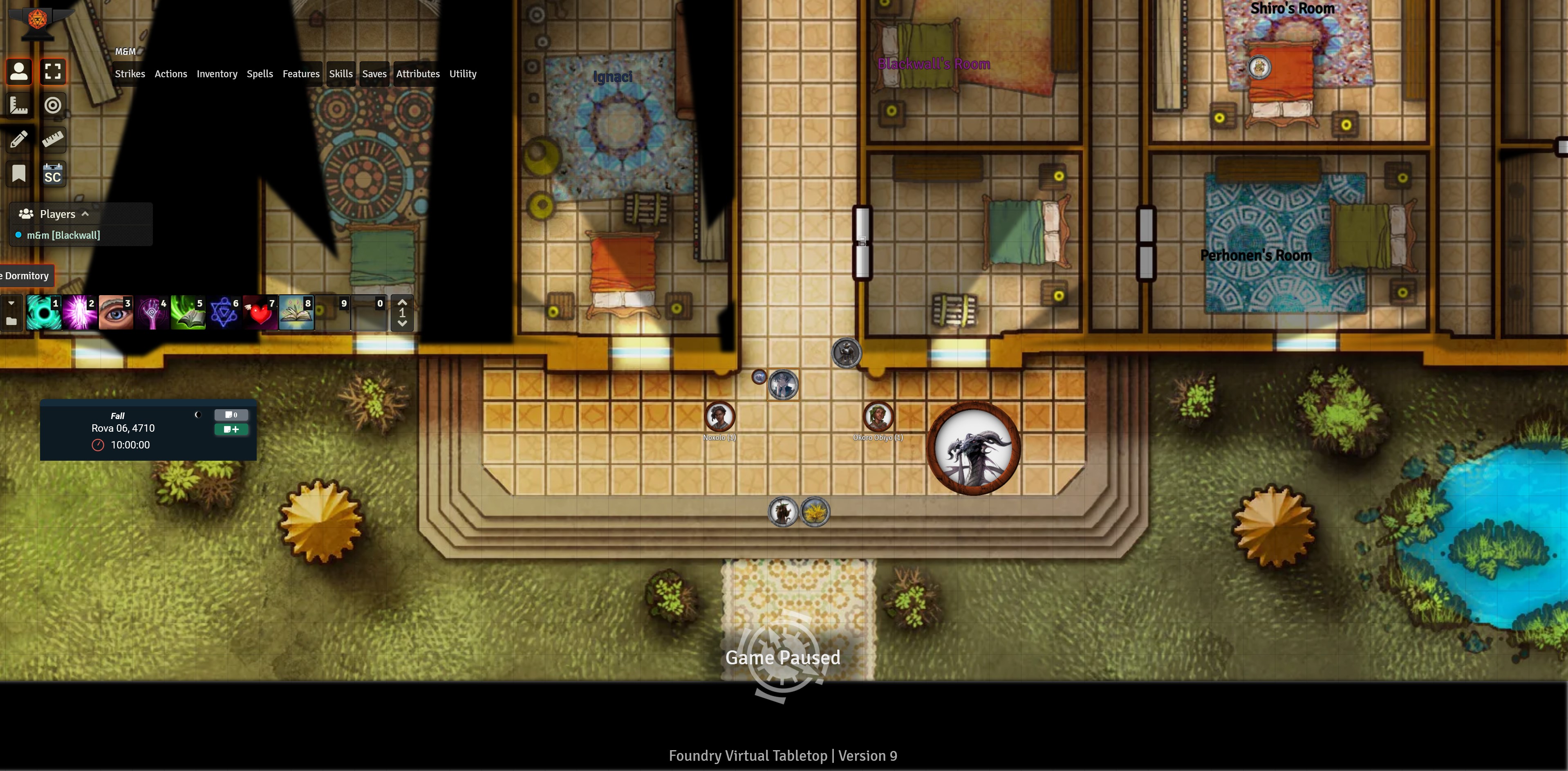The width and height of the screenshot is (1568, 771).
Task: Collapse the Players list
Action: coord(85,213)
